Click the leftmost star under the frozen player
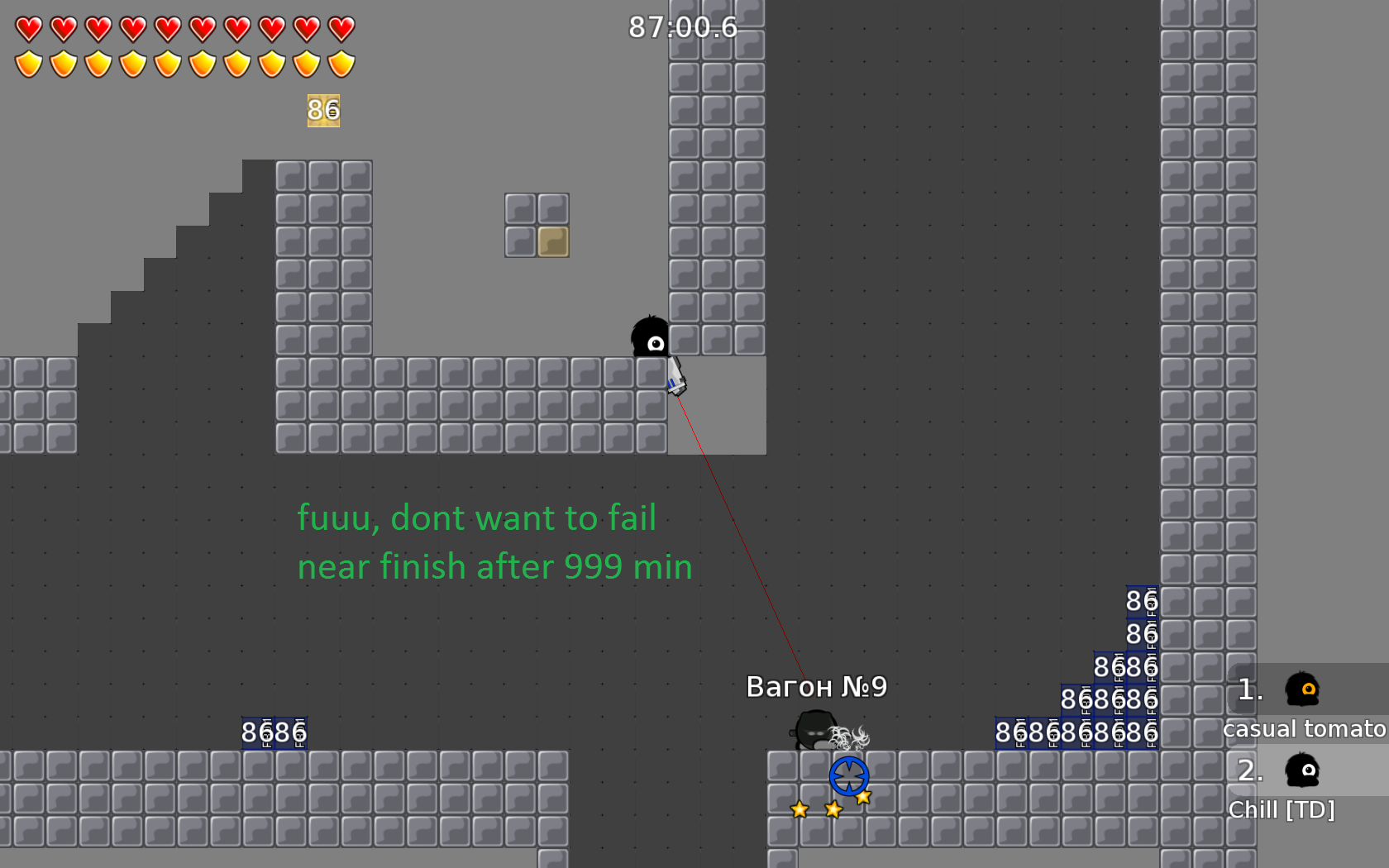Image resolution: width=1389 pixels, height=868 pixels. point(799,811)
